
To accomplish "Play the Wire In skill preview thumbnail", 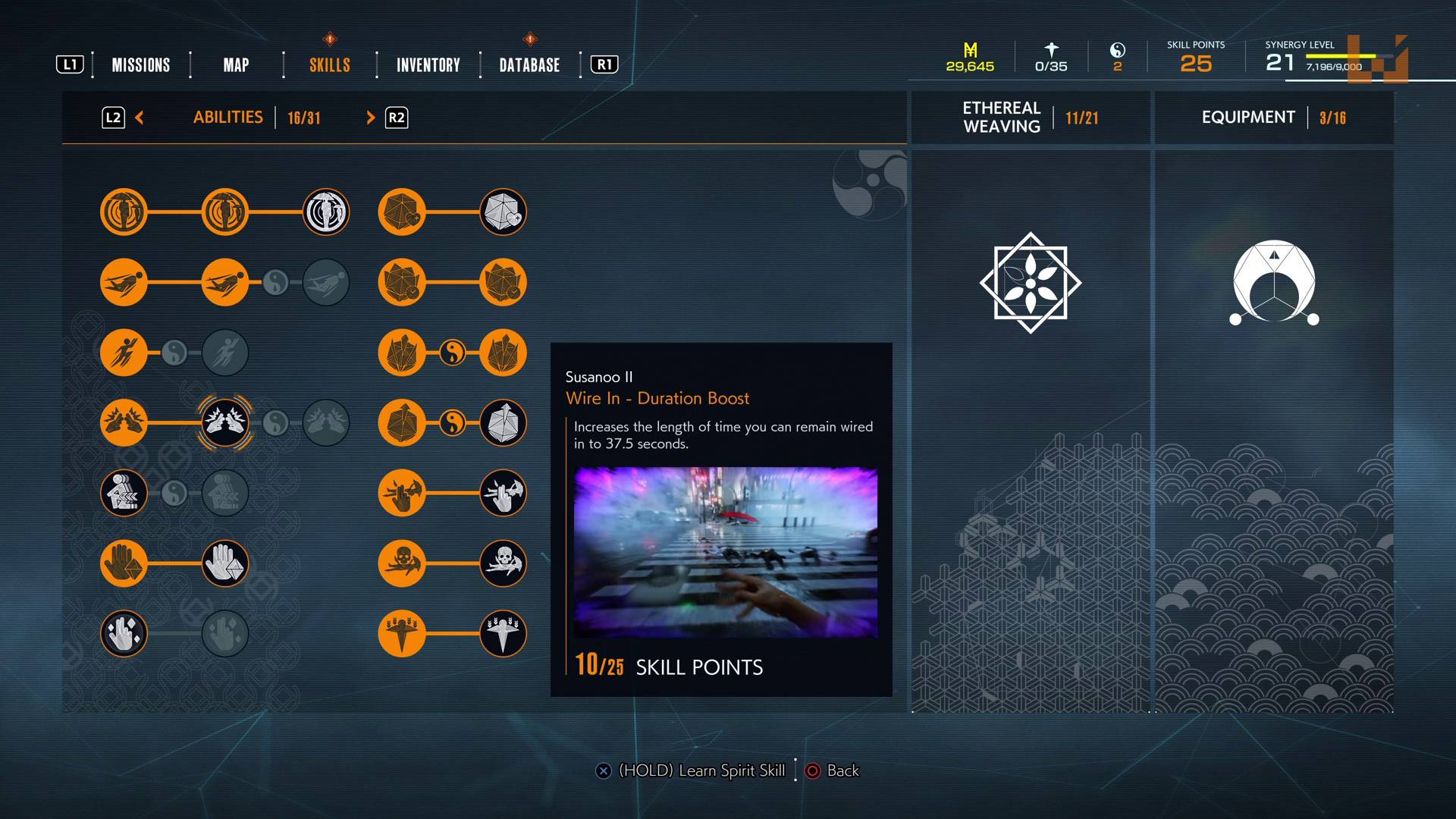I will (725, 552).
